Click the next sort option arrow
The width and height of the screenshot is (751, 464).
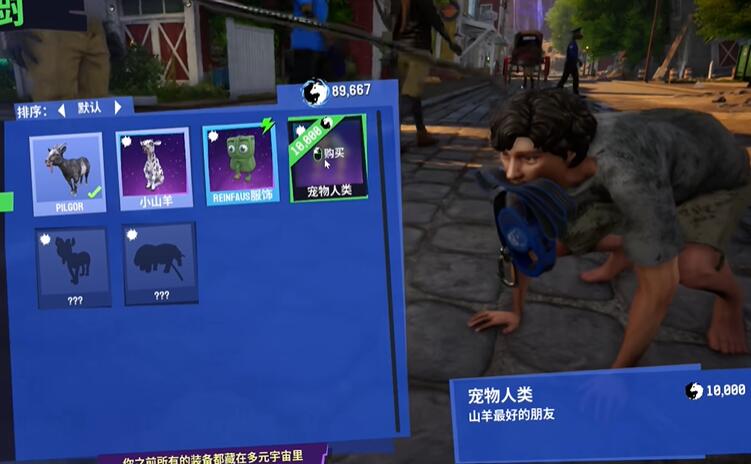(118, 107)
